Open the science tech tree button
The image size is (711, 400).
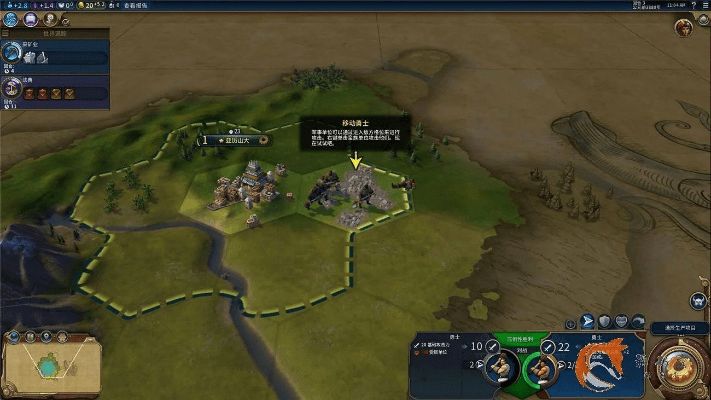click(x=12, y=19)
